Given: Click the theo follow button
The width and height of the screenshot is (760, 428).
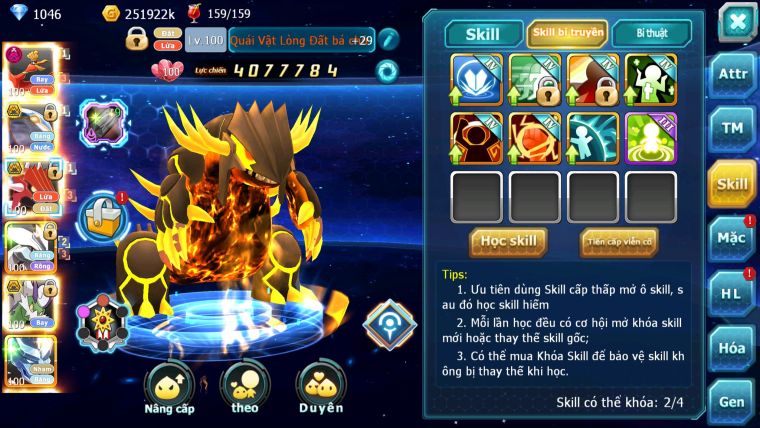Looking at the screenshot, I should tap(245, 387).
